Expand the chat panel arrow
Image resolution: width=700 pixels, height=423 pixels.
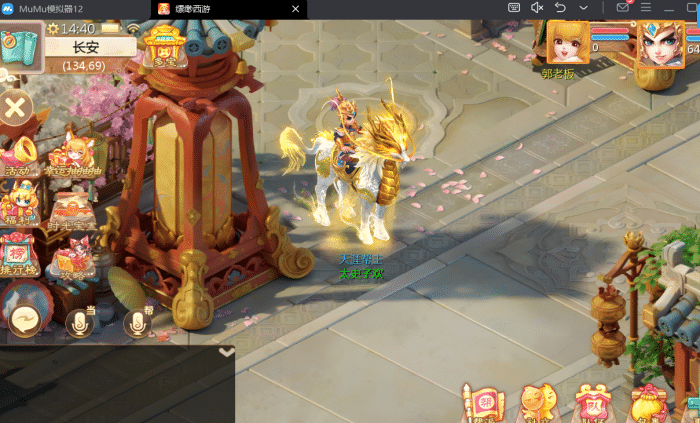[227, 352]
